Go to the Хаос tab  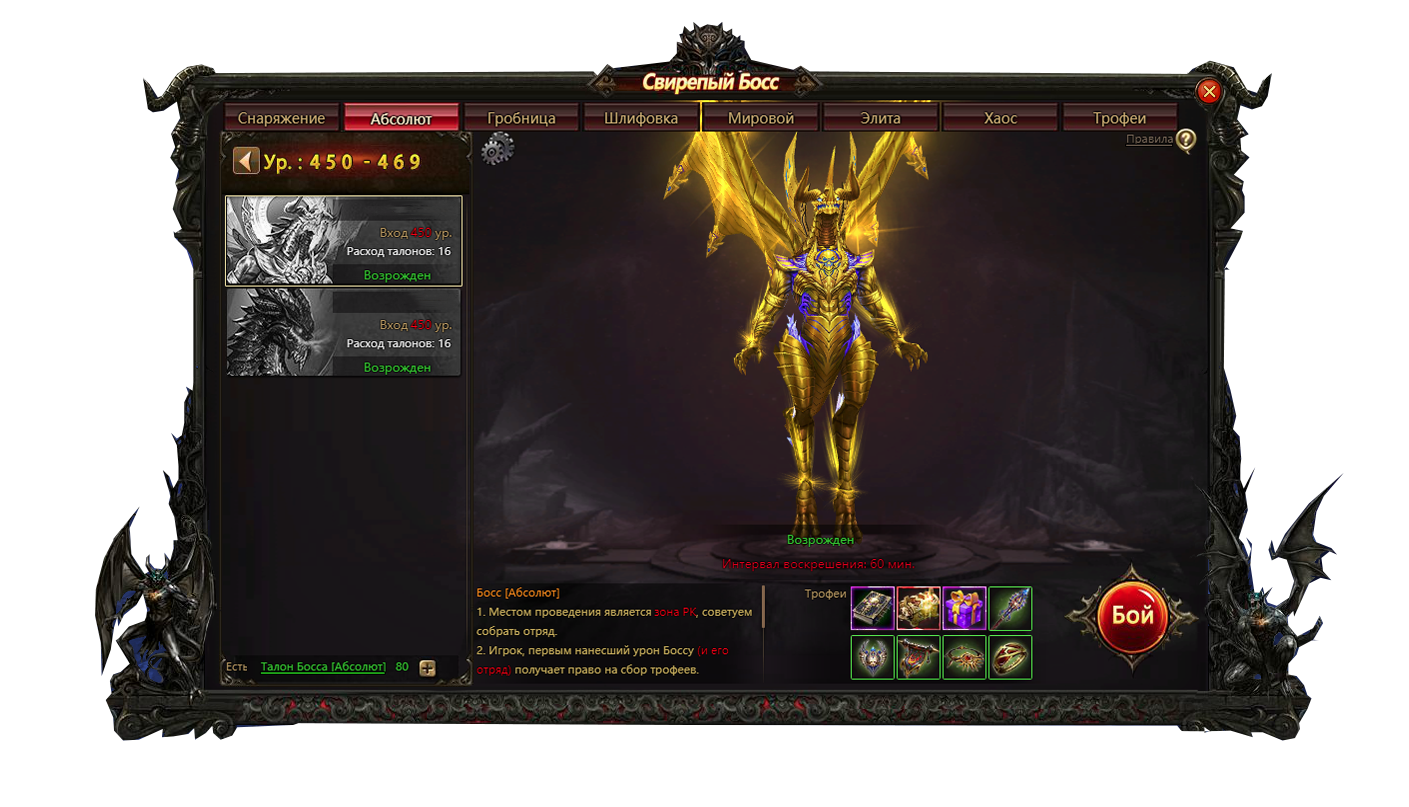(x=1000, y=118)
